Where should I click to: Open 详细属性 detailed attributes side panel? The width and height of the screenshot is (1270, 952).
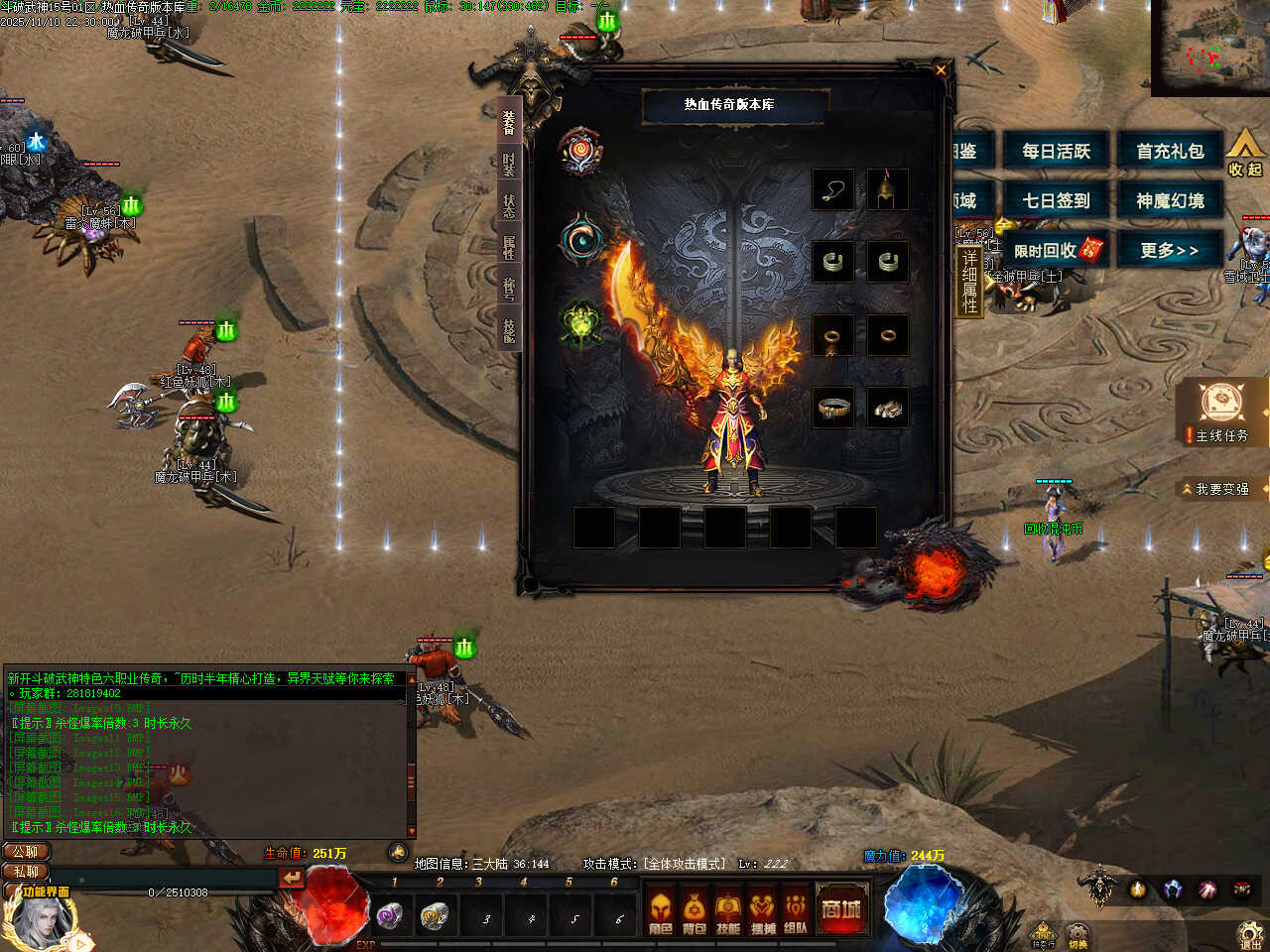(x=969, y=283)
